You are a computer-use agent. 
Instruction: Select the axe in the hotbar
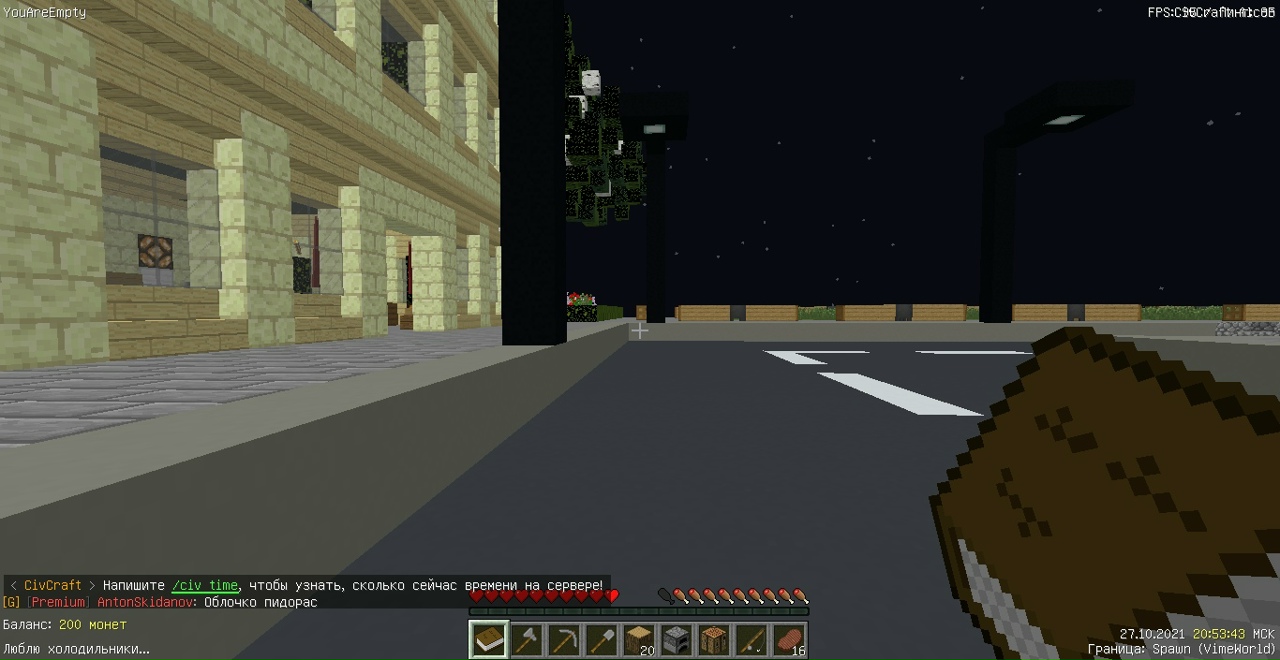click(x=527, y=640)
